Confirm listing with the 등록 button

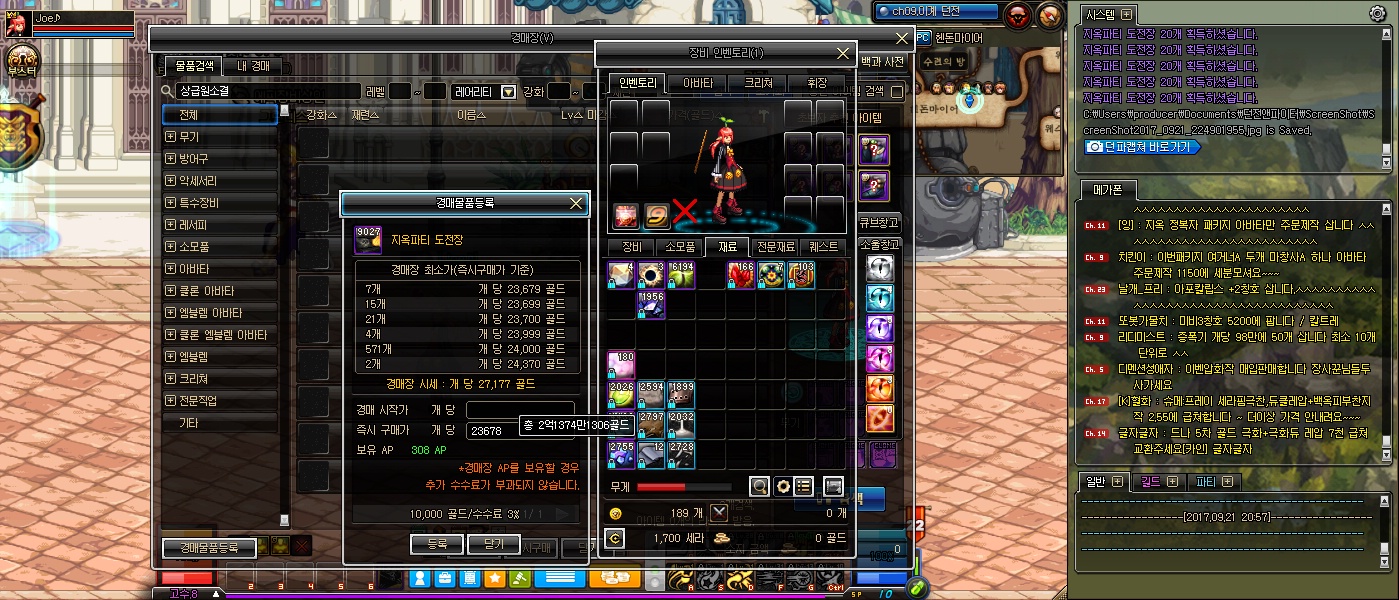[x=436, y=544]
